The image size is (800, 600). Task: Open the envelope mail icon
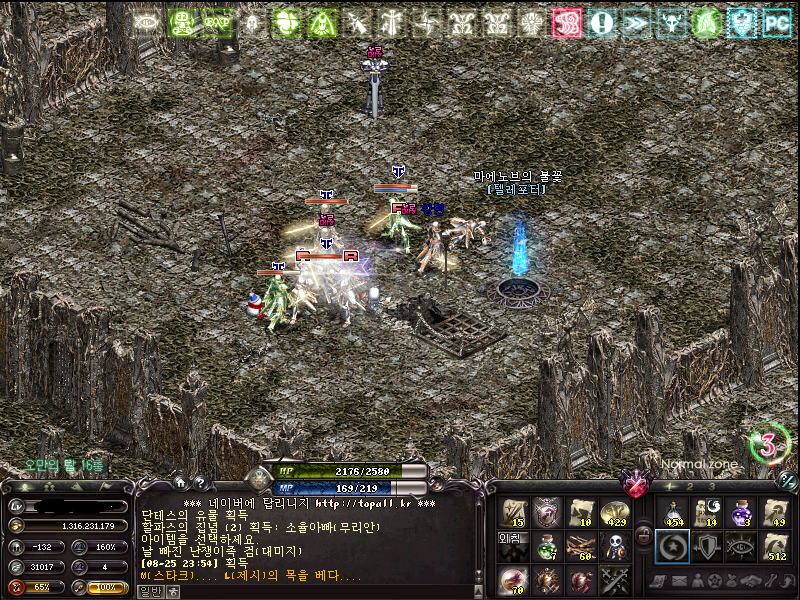click(x=679, y=581)
